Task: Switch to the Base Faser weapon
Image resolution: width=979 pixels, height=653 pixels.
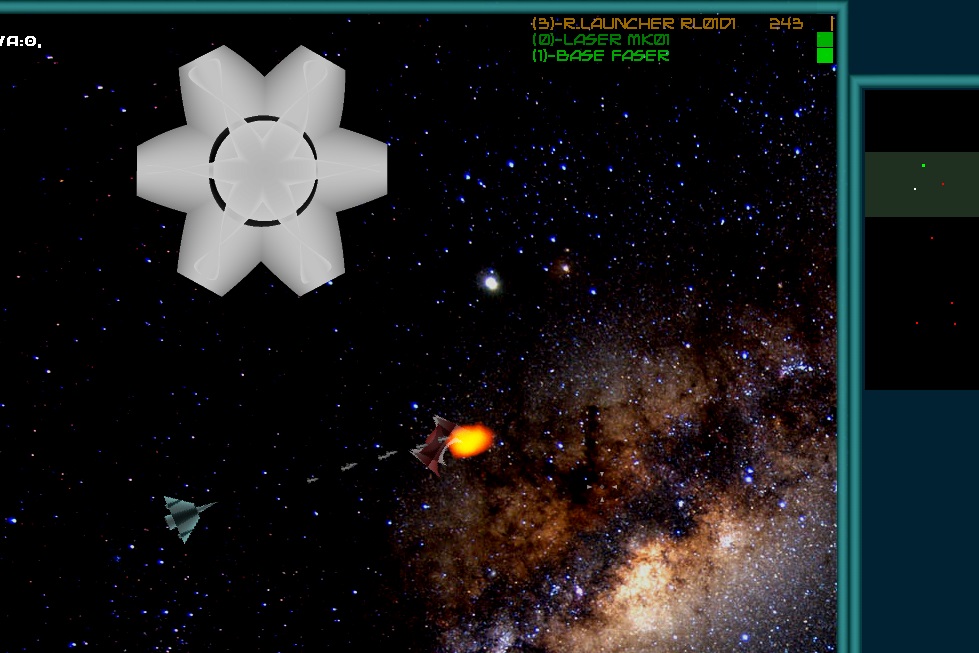Action: point(600,56)
